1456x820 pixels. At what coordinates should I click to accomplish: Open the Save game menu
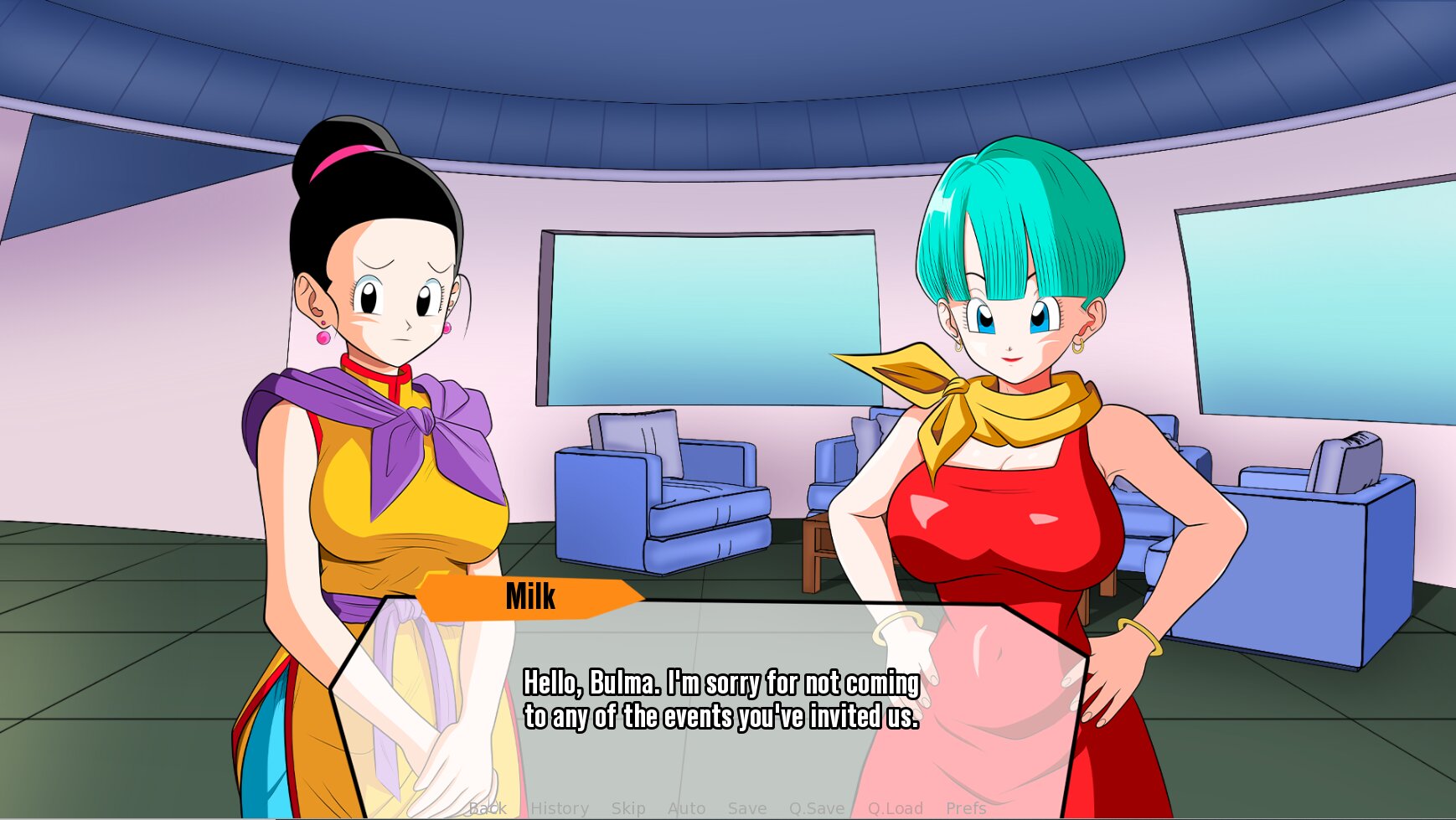click(x=747, y=808)
